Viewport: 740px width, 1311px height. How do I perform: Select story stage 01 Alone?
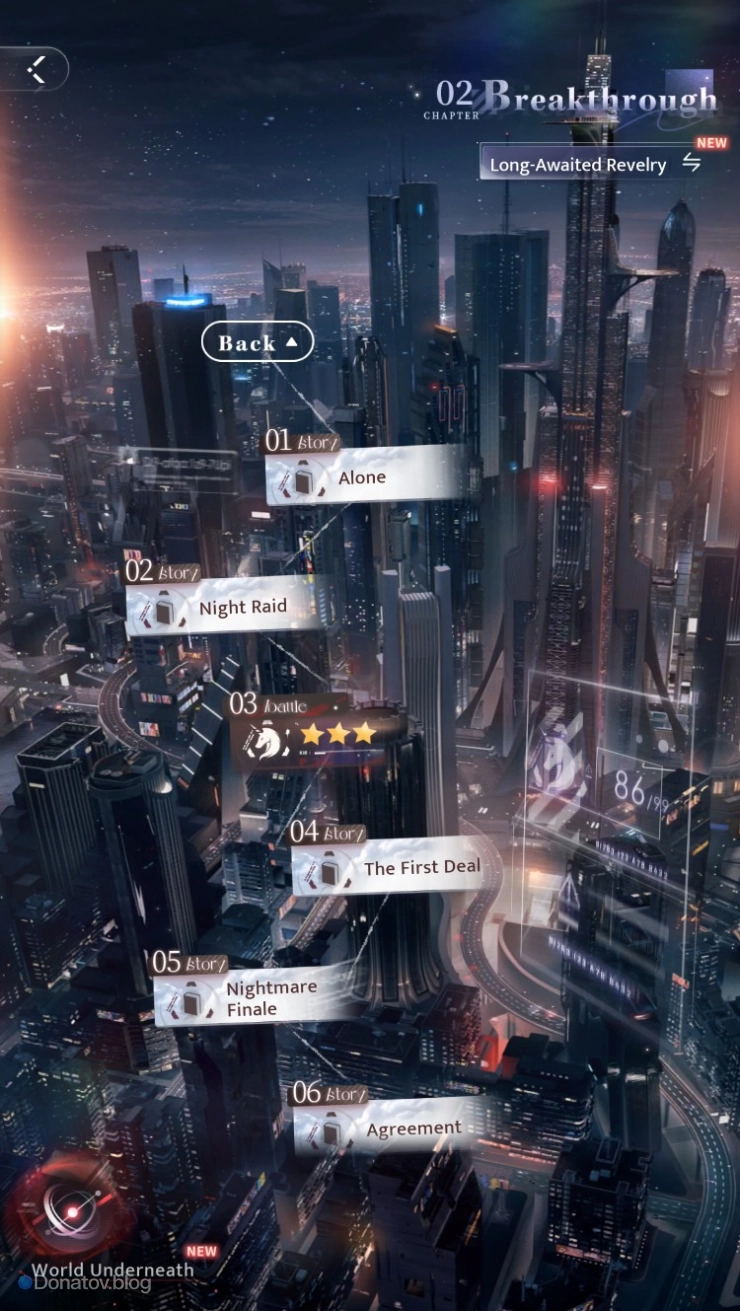tap(365, 477)
